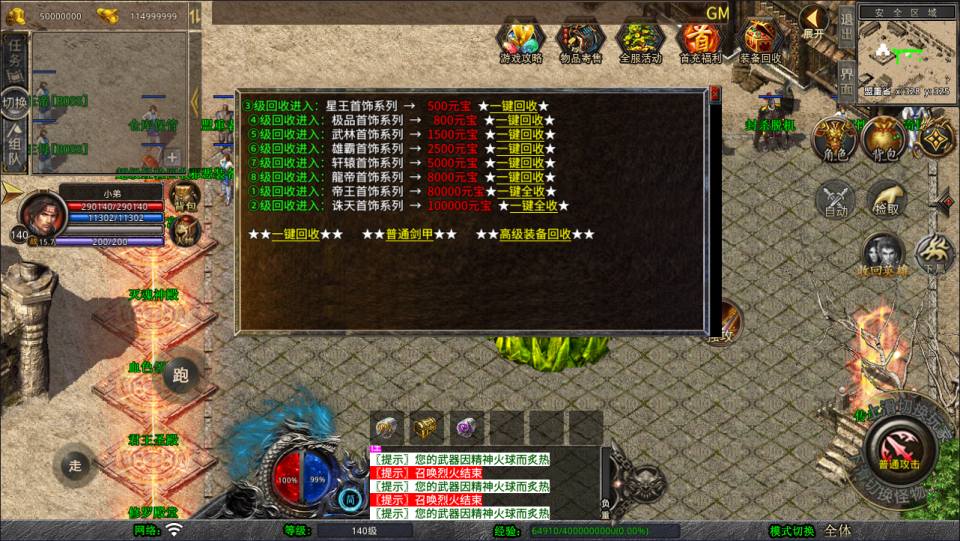The height and width of the screenshot is (541, 960).
Task: Open the 装备回收 treasure chest icon
Action: click(x=760, y=40)
